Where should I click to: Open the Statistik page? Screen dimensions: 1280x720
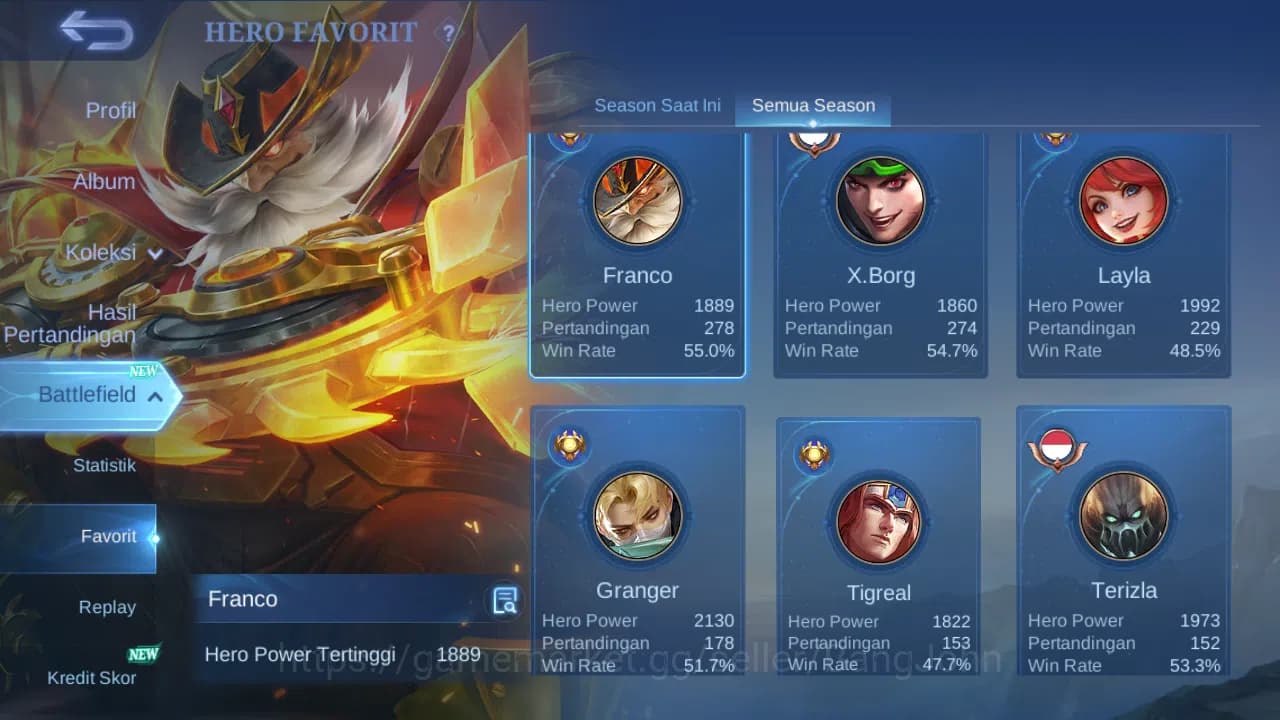tap(106, 465)
